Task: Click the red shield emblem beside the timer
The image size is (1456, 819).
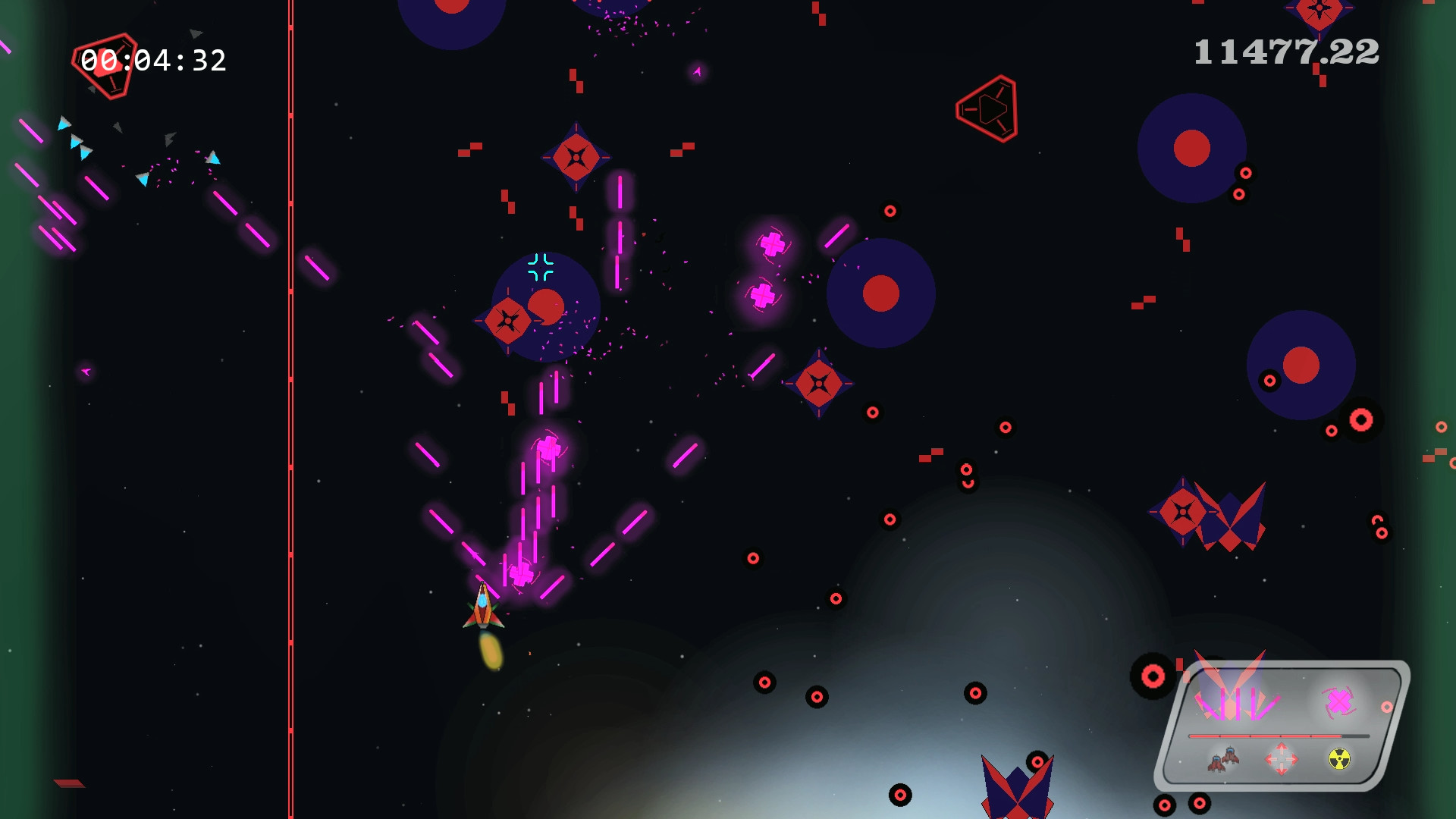Action: [x=108, y=64]
